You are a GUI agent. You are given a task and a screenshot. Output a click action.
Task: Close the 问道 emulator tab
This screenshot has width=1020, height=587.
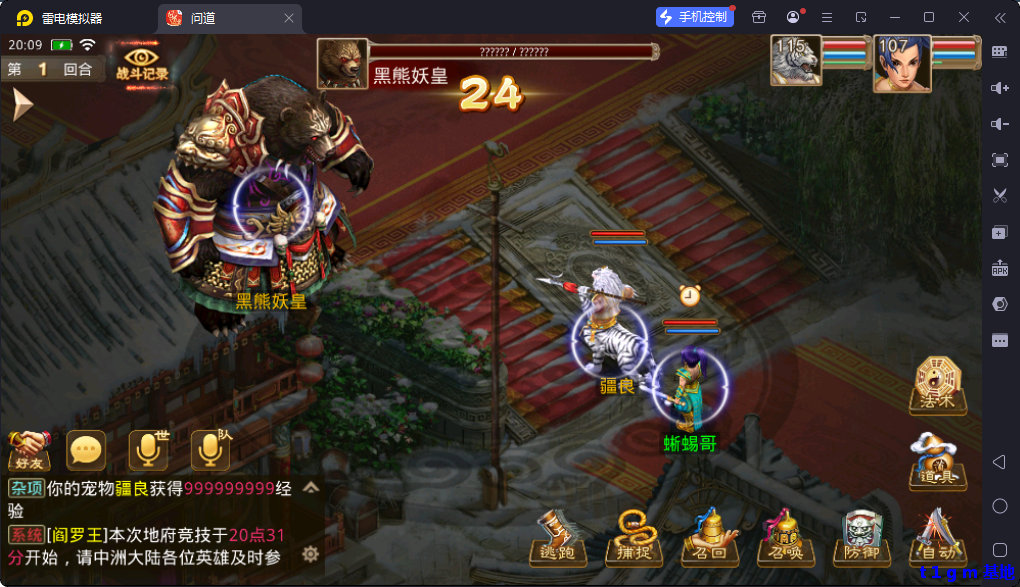[x=289, y=18]
